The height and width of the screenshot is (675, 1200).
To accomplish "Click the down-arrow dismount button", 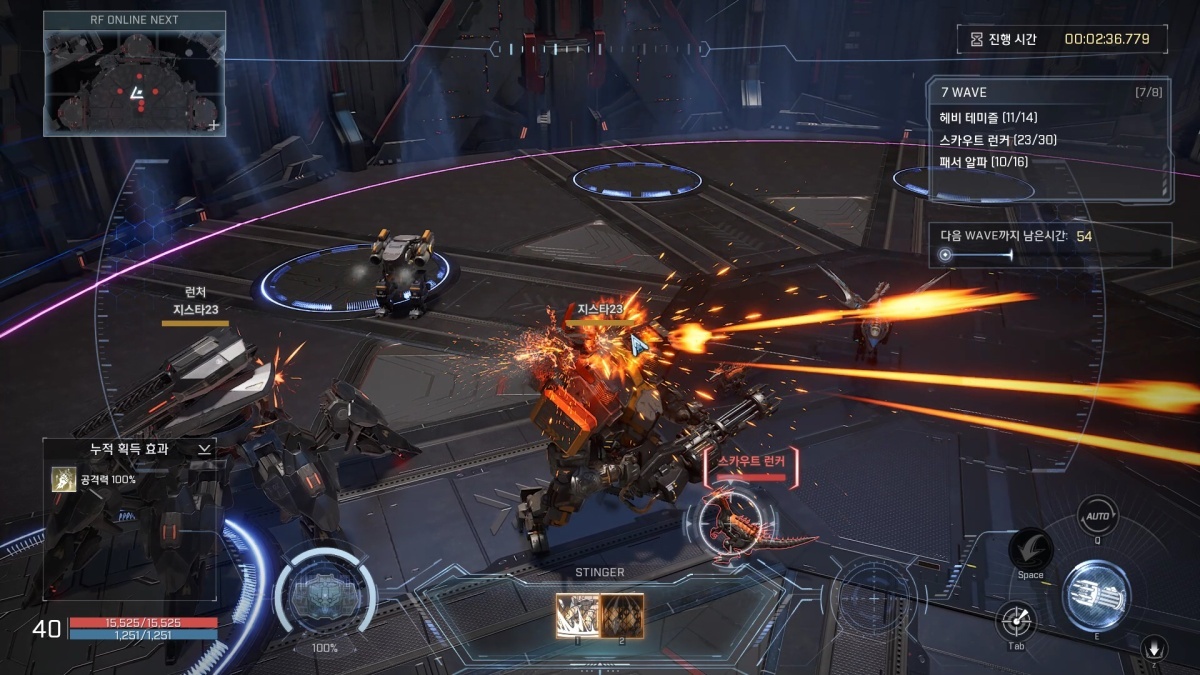I will pos(1154,648).
